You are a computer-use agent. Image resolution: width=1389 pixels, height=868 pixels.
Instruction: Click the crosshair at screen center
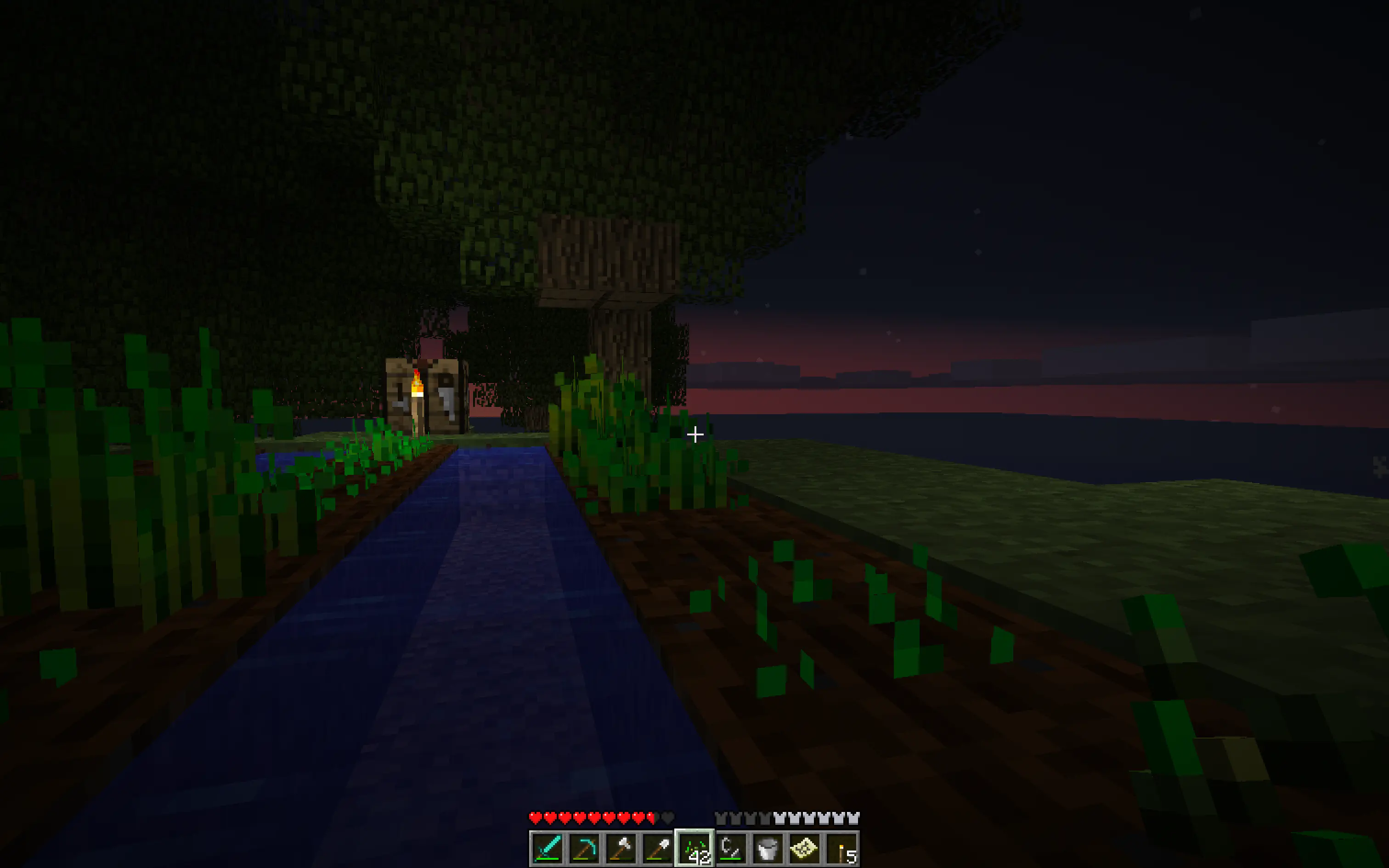[x=694, y=434]
